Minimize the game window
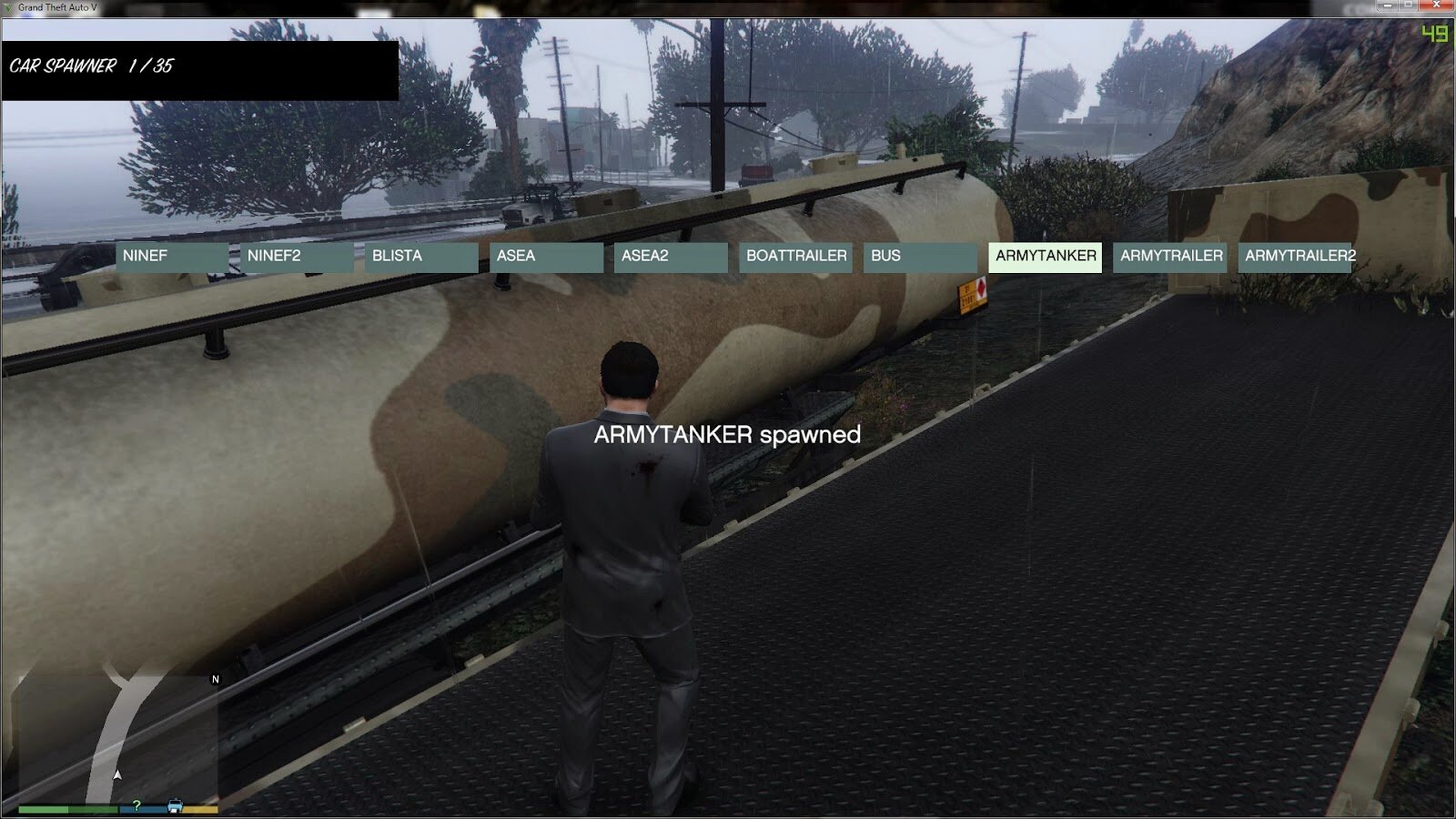This screenshot has width=1456, height=819. point(1388,5)
